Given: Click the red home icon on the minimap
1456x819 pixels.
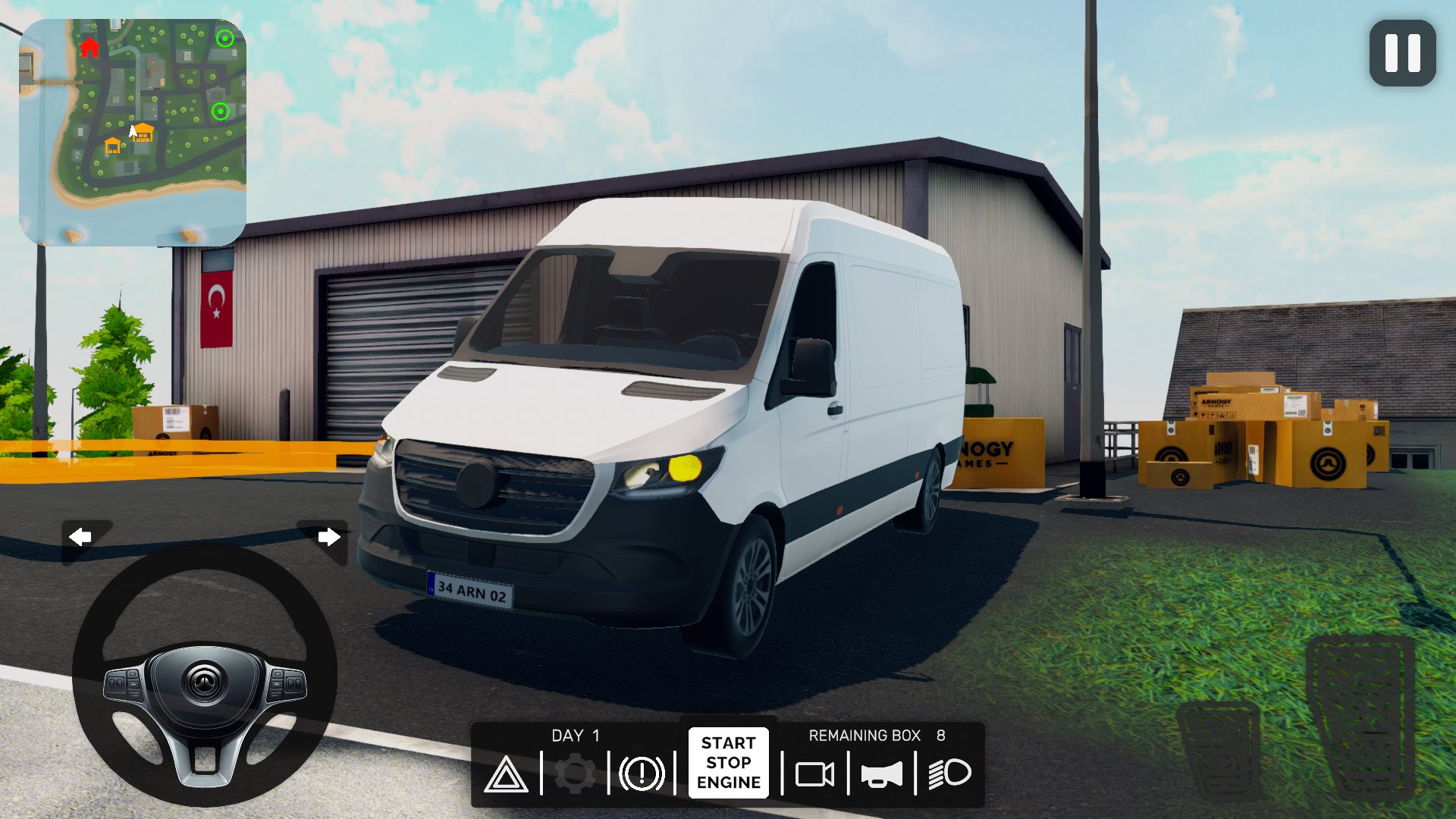Looking at the screenshot, I should [x=88, y=48].
